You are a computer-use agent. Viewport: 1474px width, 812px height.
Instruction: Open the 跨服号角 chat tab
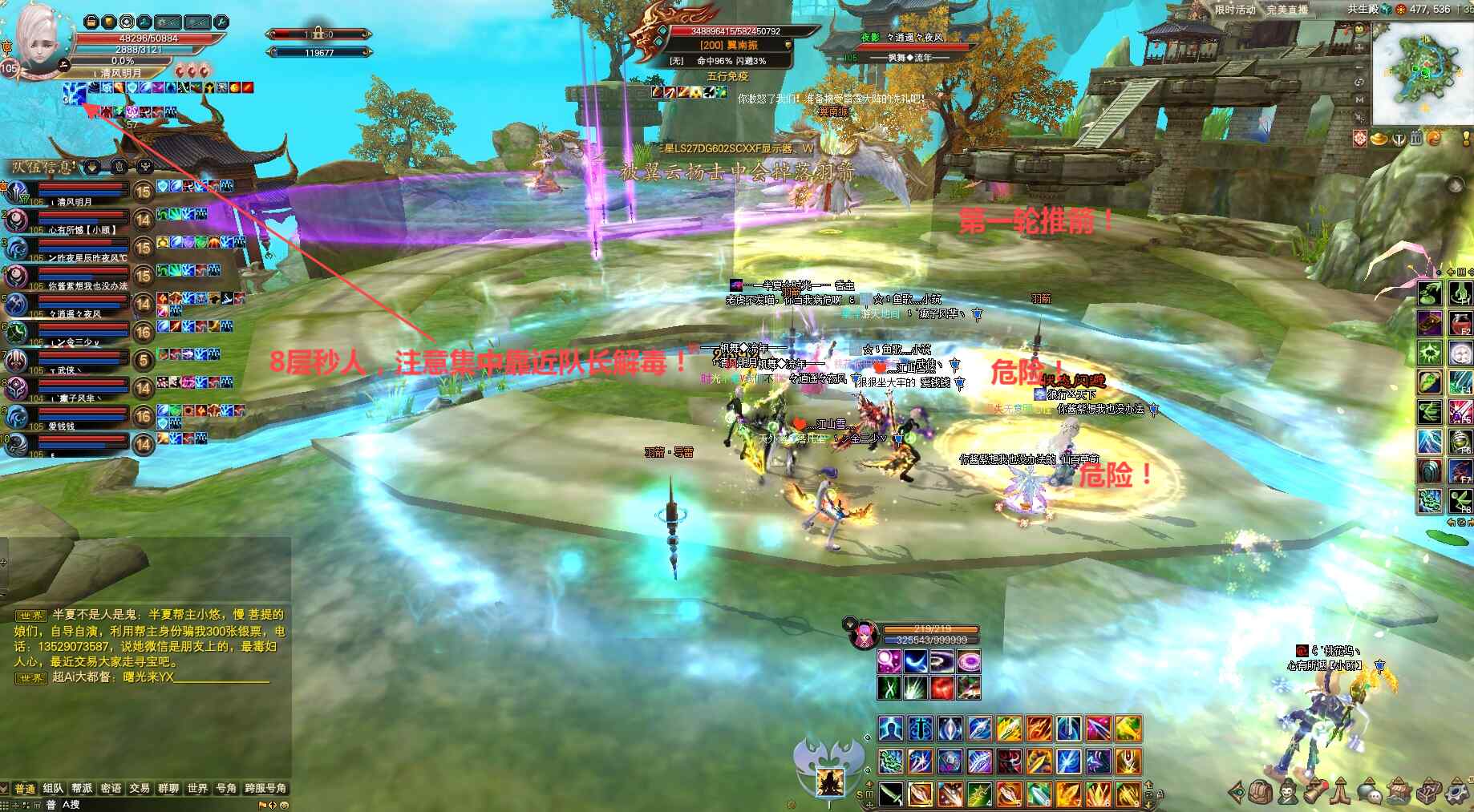coord(265,789)
